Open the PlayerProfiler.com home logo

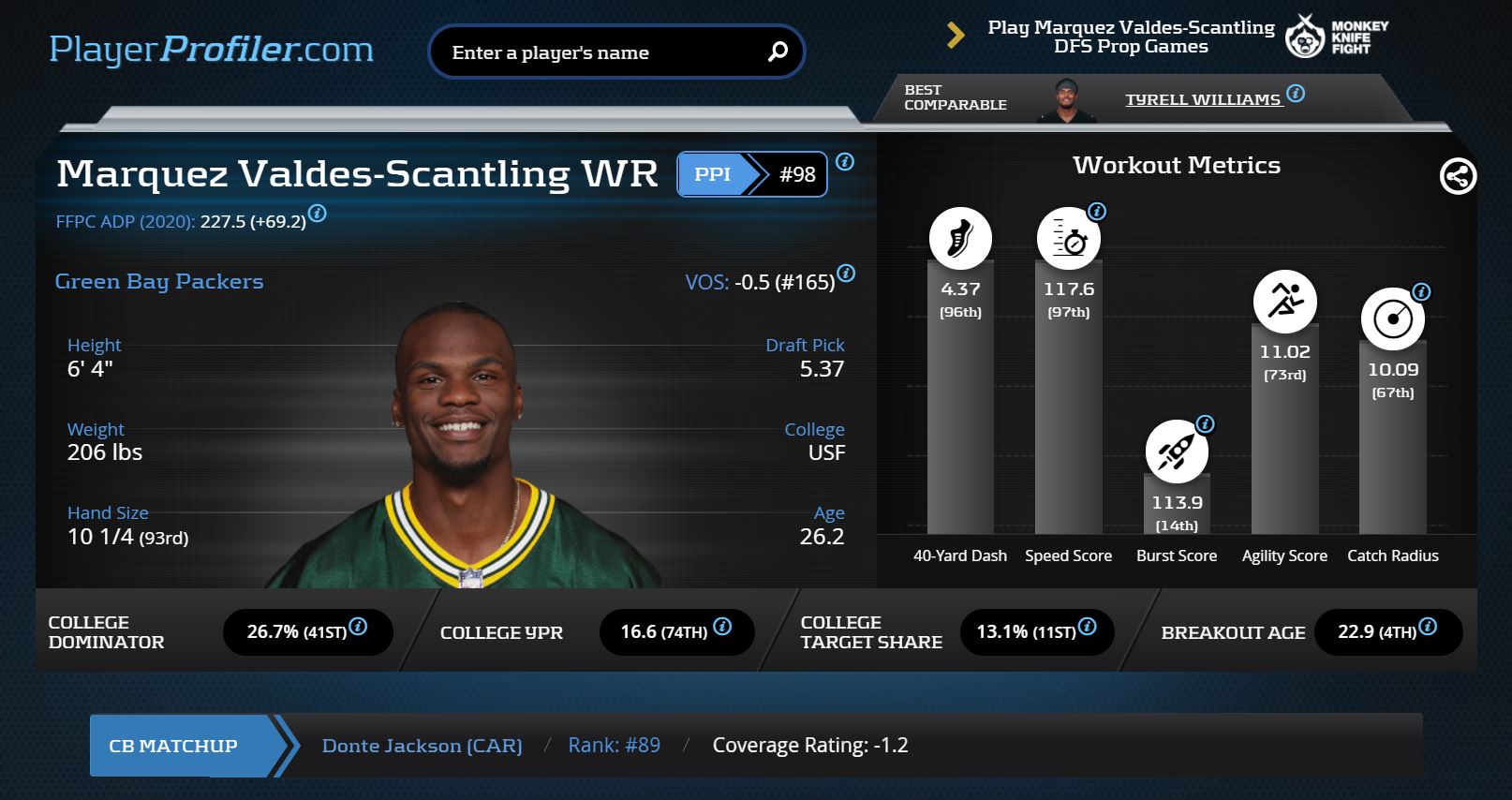point(211,50)
